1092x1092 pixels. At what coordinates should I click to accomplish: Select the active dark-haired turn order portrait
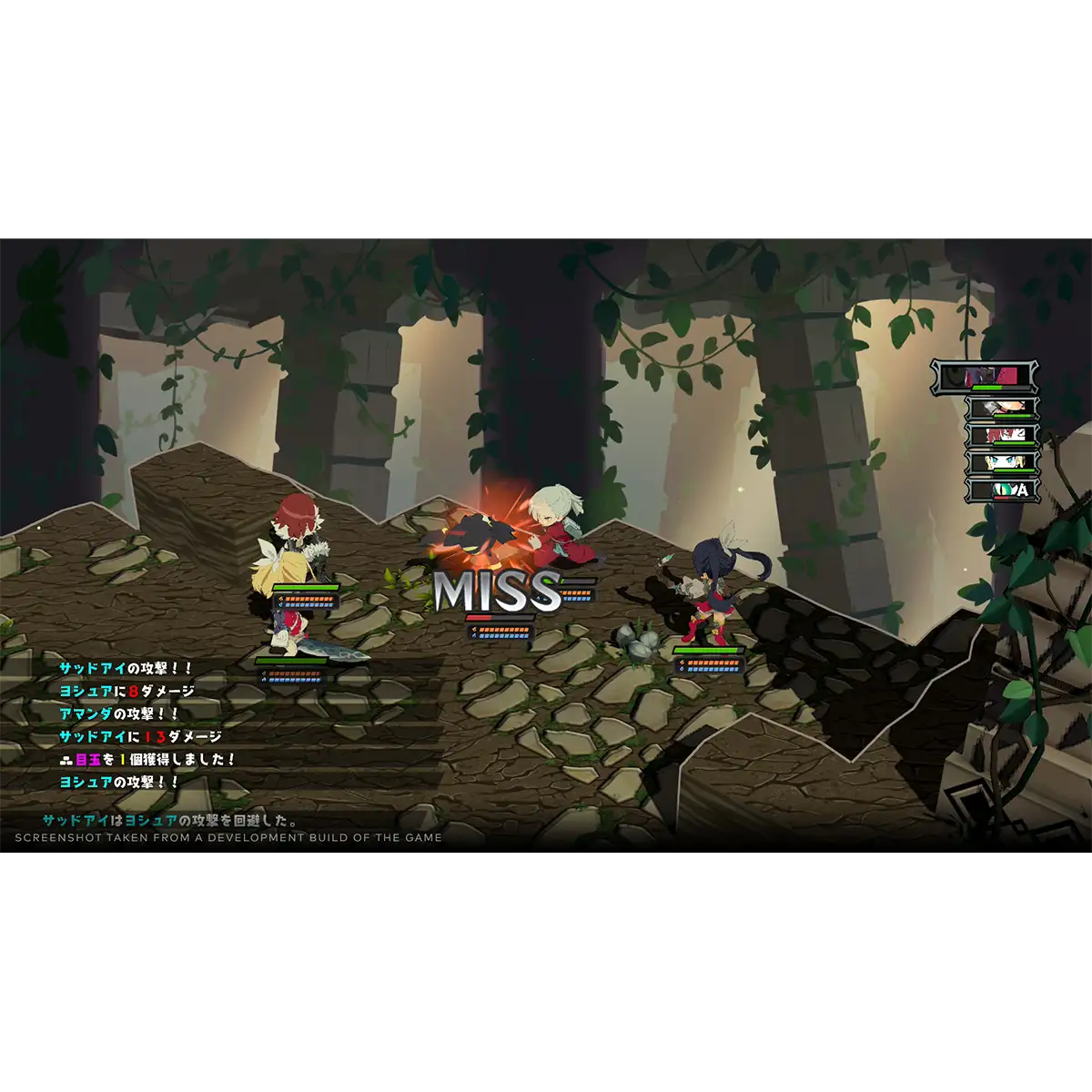[x=984, y=376]
